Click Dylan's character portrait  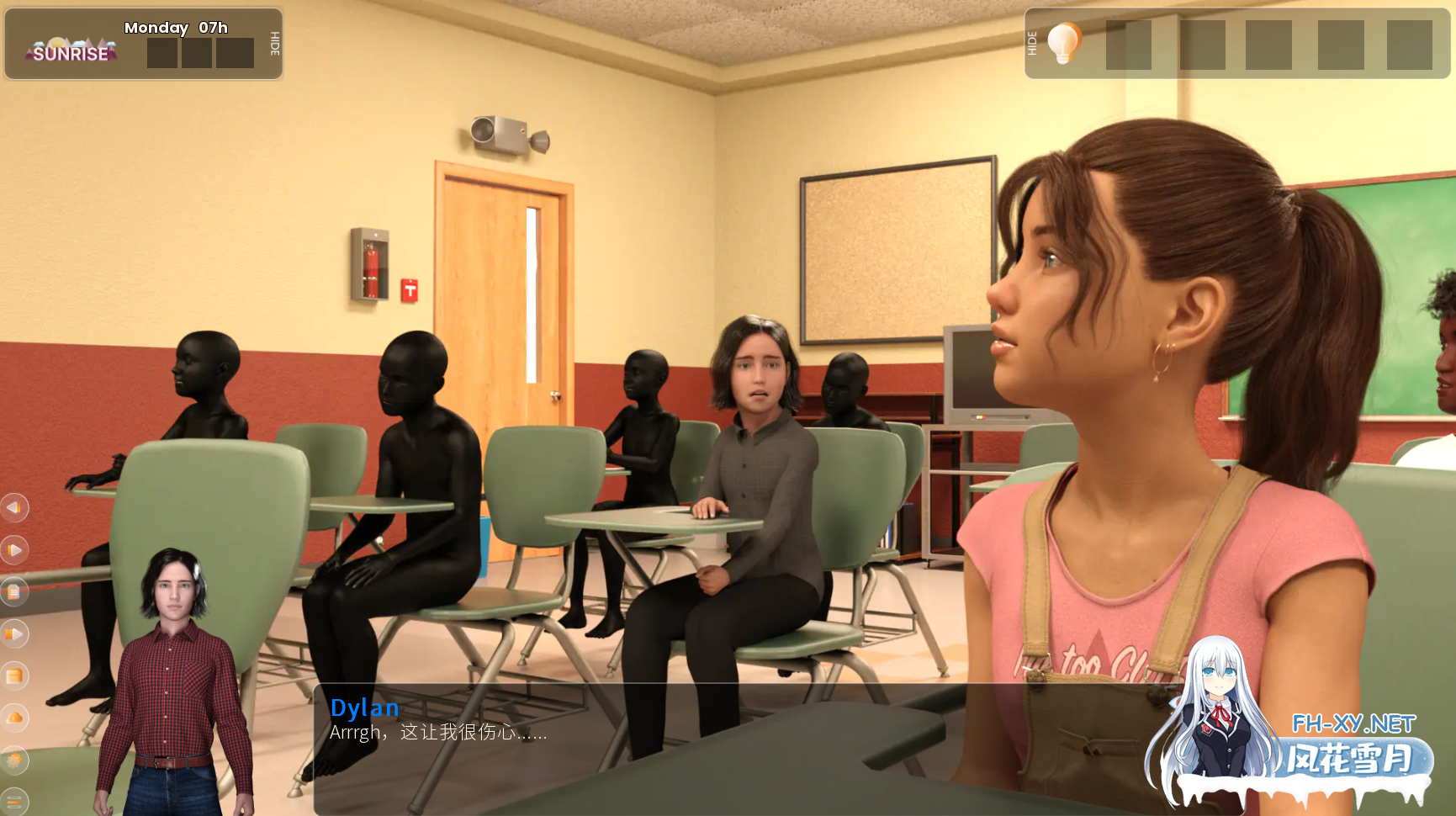(x=174, y=673)
